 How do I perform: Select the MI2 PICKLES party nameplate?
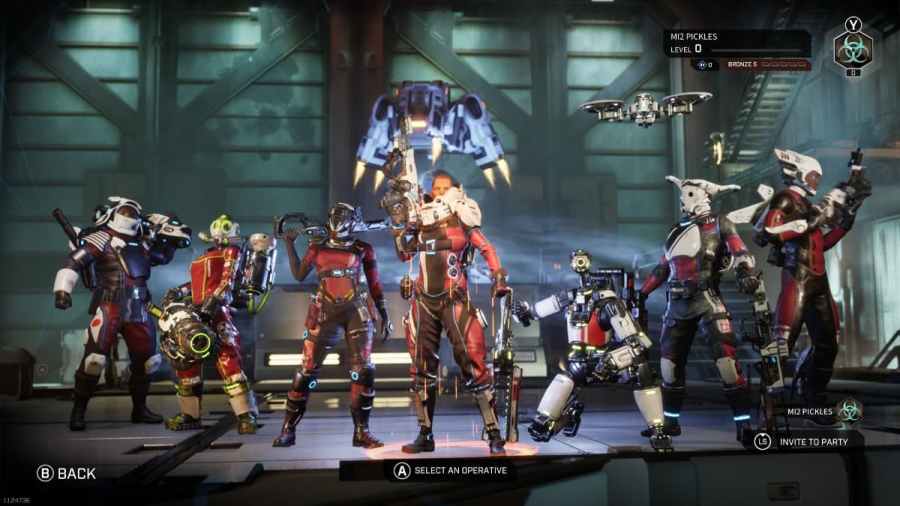coord(811,409)
